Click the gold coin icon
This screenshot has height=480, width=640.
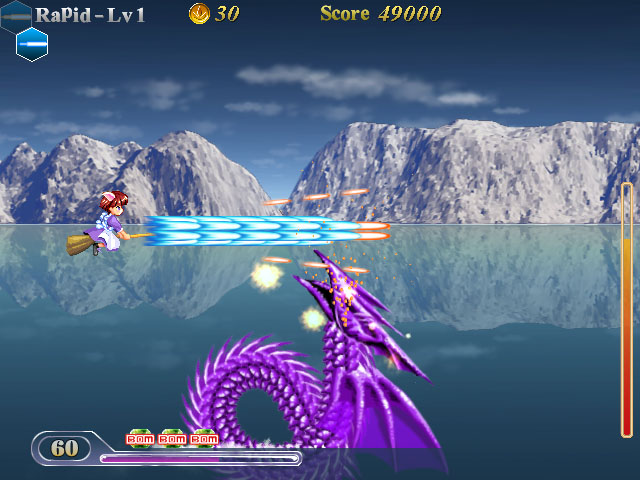pos(199,14)
